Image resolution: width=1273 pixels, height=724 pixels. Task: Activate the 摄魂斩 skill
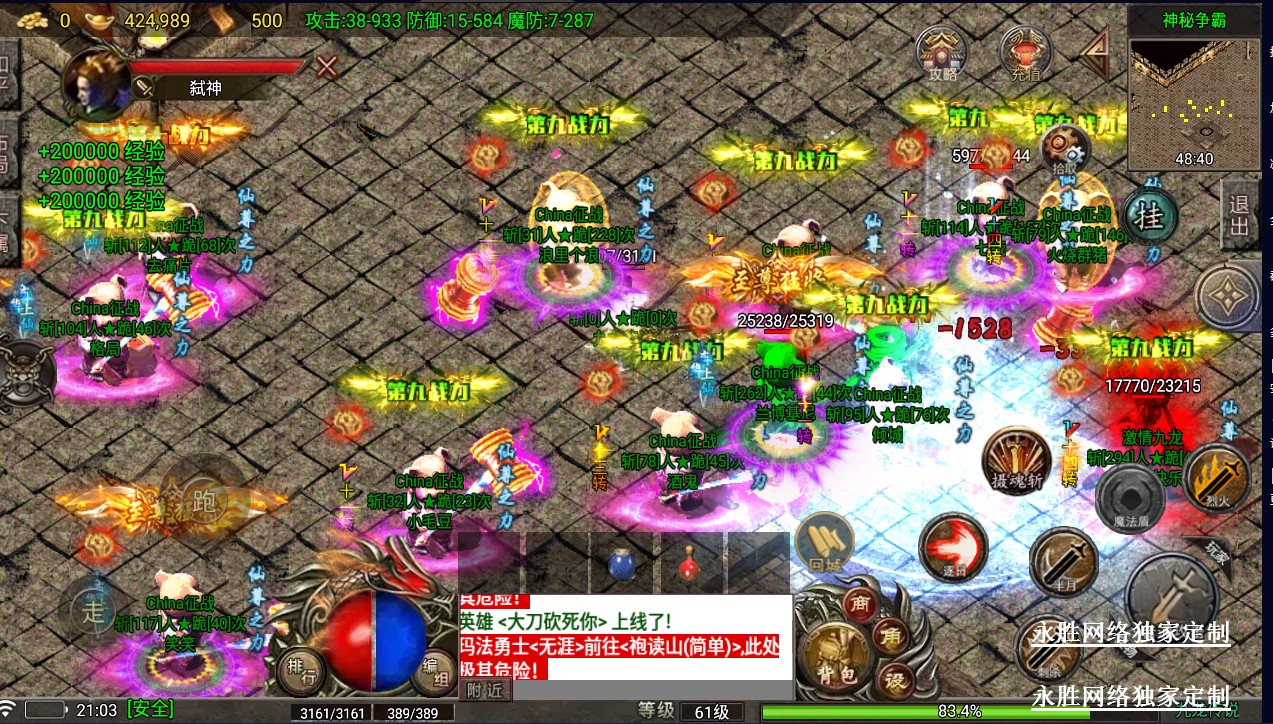tap(1016, 463)
